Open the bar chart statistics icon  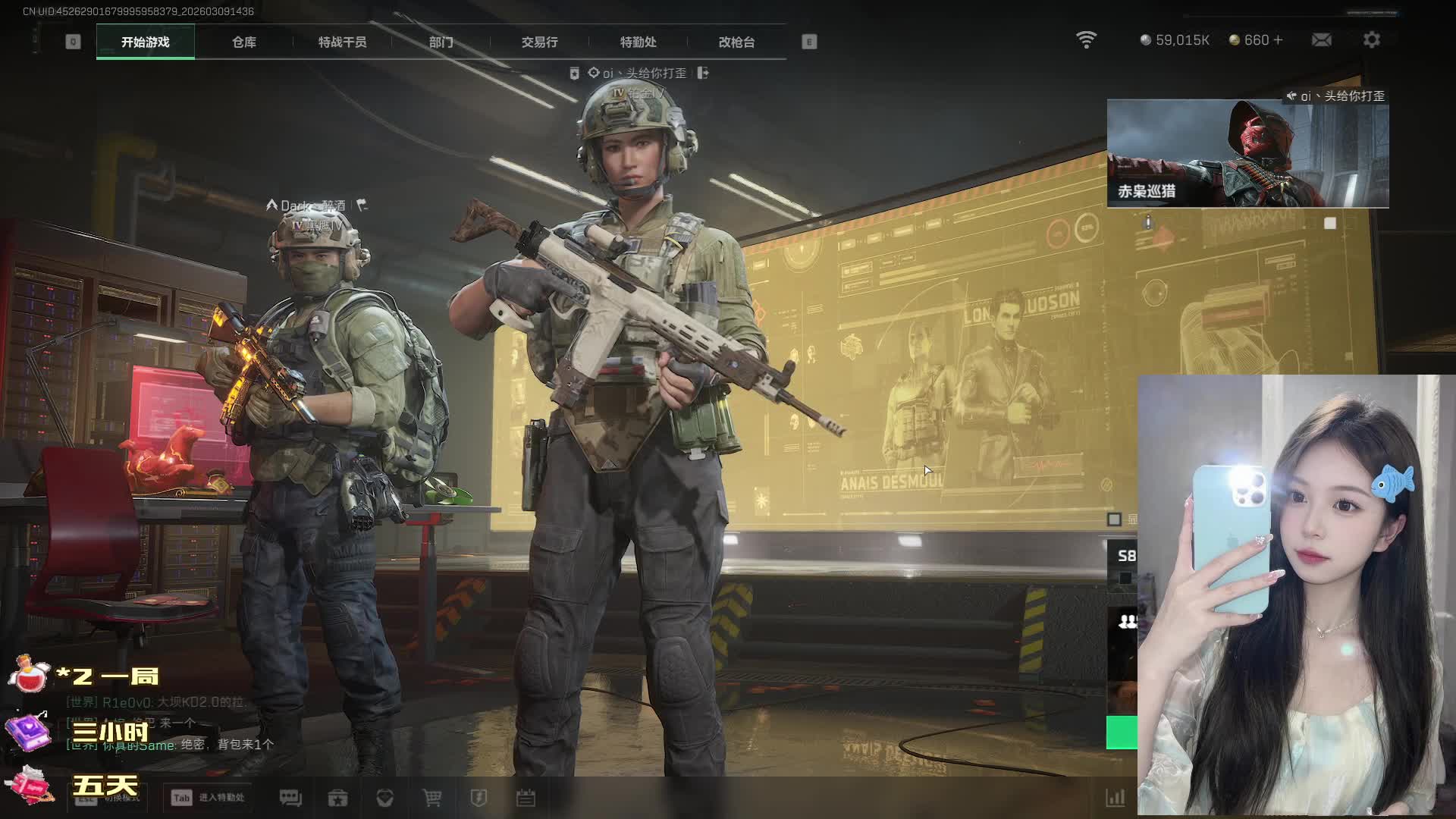[x=1115, y=798]
